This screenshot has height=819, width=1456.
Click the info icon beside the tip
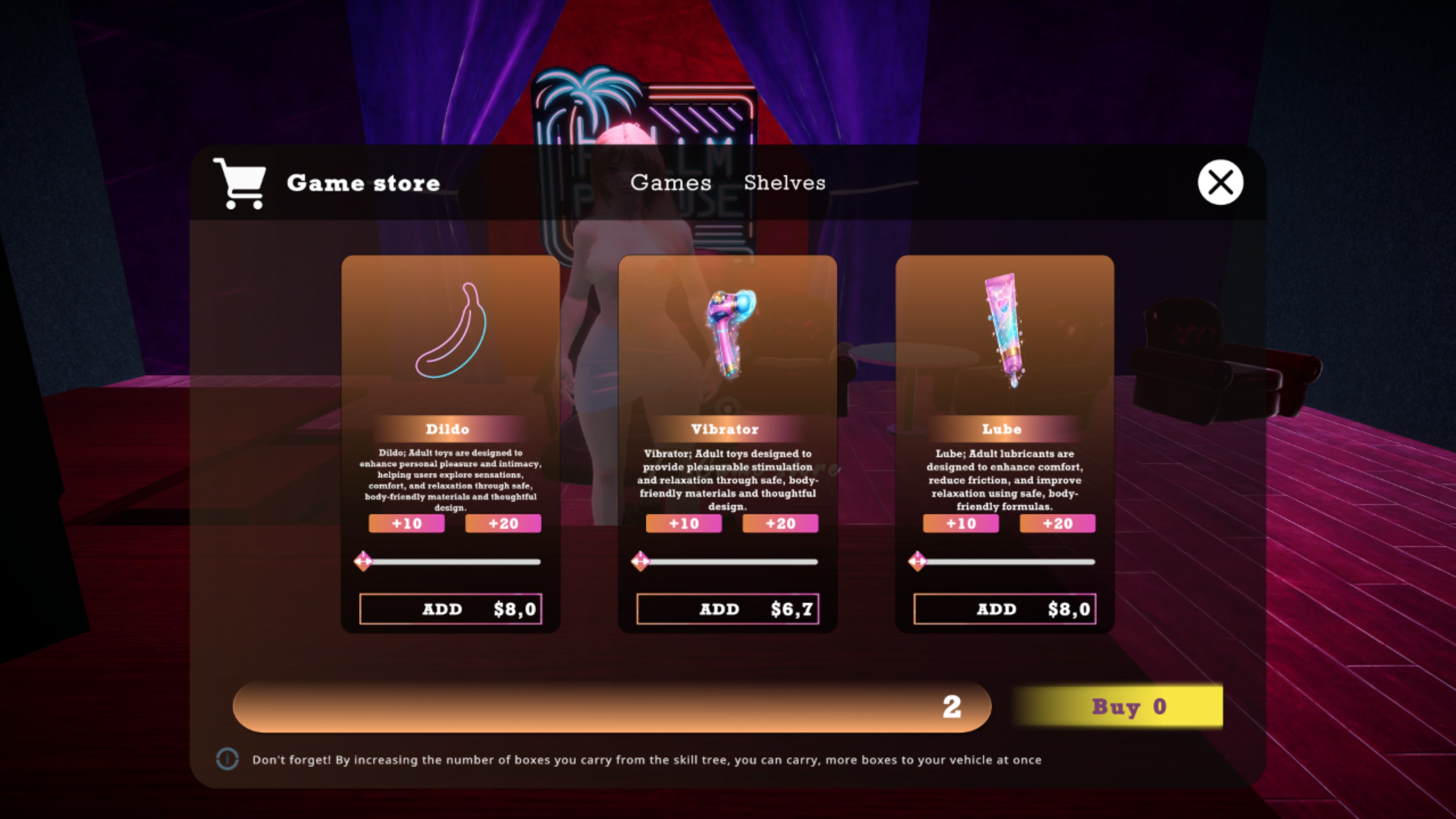tap(227, 759)
